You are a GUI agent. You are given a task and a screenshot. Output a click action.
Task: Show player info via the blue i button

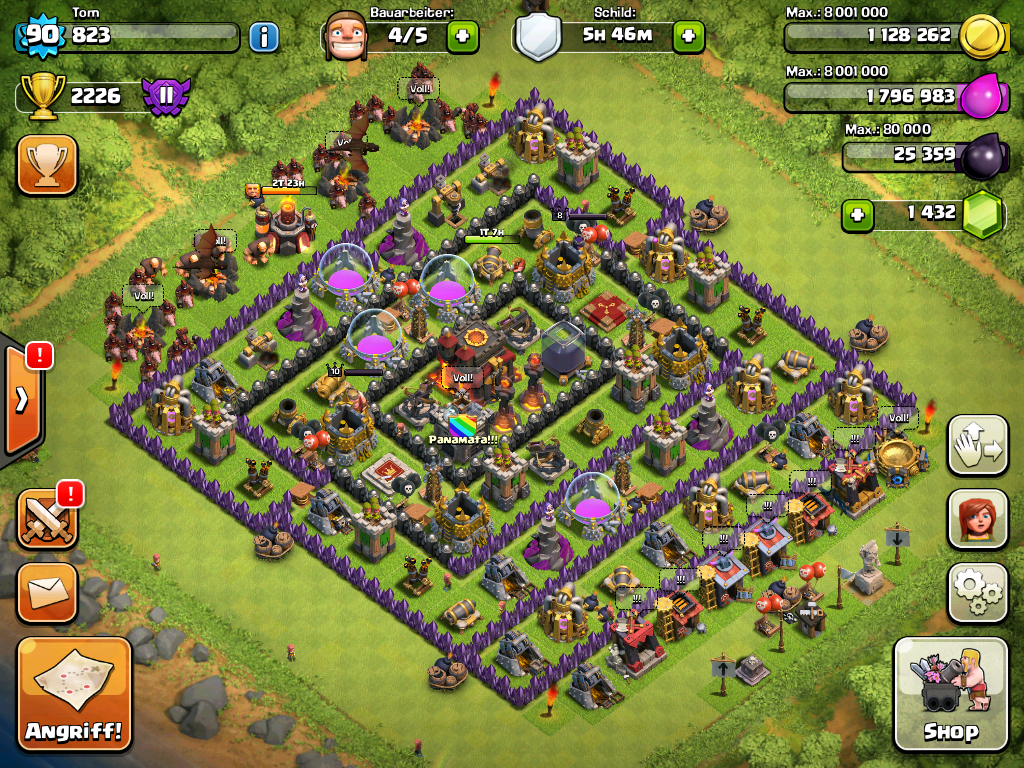click(263, 38)
